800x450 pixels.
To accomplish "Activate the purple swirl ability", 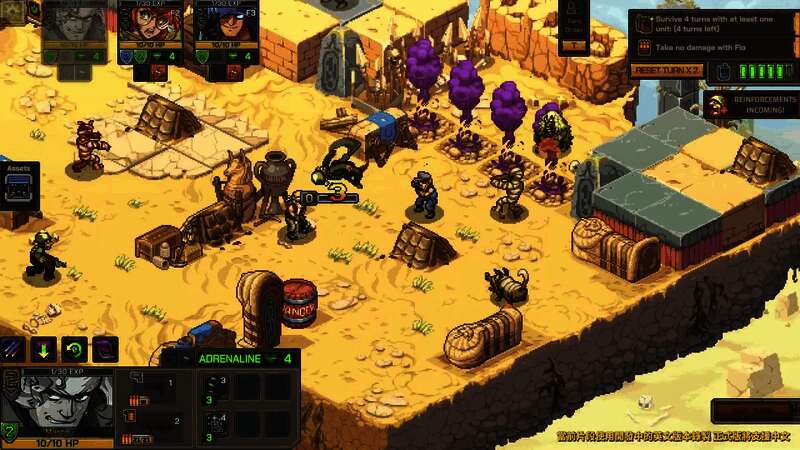I will click(105, 350).
